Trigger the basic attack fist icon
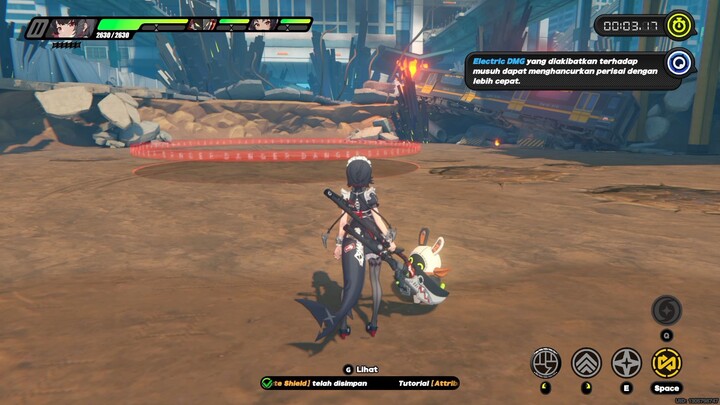Viewport: 720px width, 405px height. 545,361
